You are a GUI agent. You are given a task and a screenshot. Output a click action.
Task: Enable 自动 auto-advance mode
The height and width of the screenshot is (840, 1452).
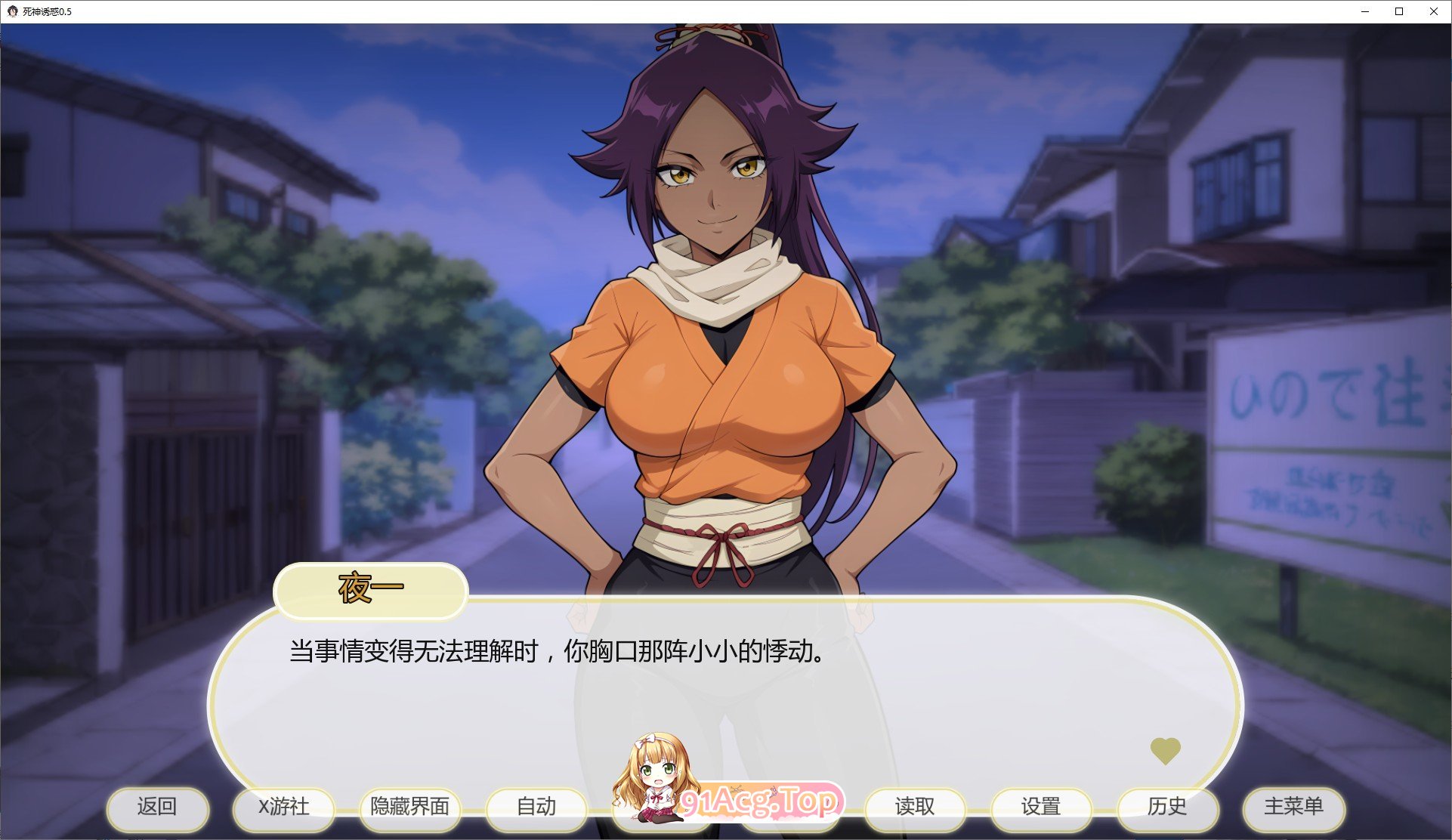coord(536,807)
